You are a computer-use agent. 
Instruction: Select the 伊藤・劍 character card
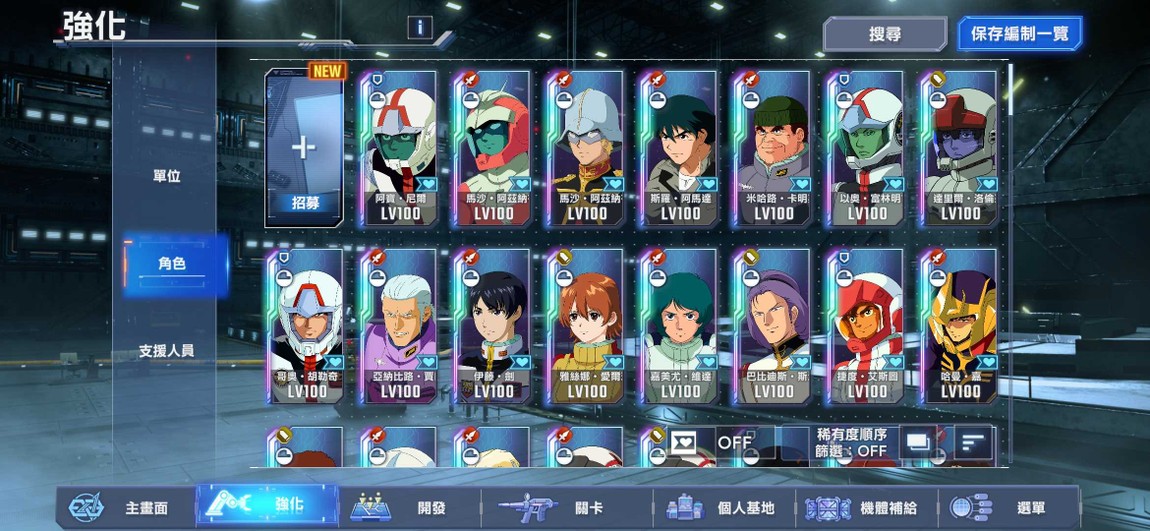[x=493, y=326]
